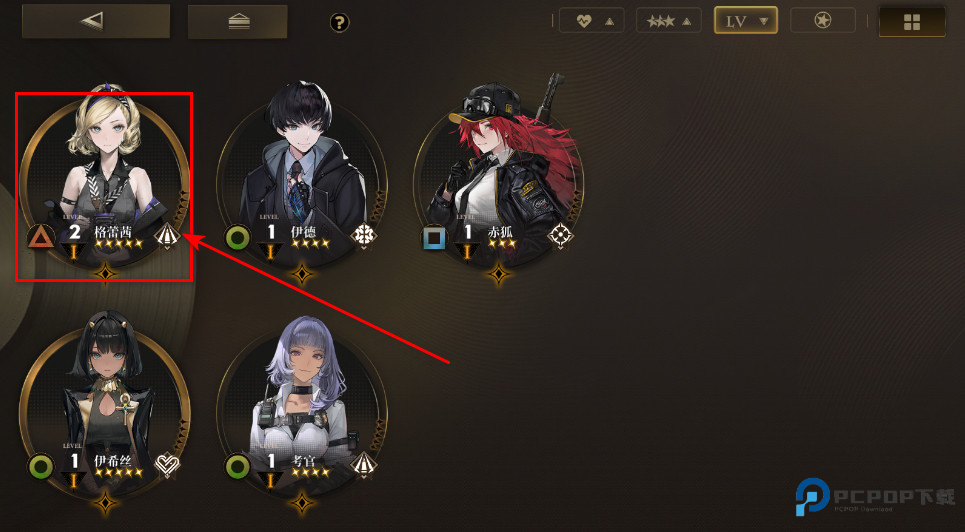Sort characters by star rarity
965x532 pixels.
[x=669, y=20]
